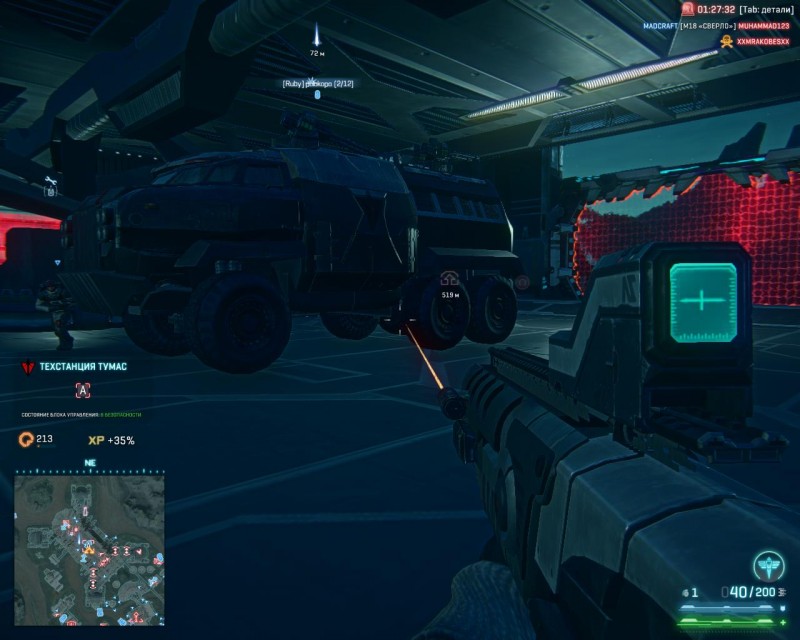The image size is (800, 640).
Task: Click the XXMRAKOBESXX kill feed entry
Action: [755, 40]
